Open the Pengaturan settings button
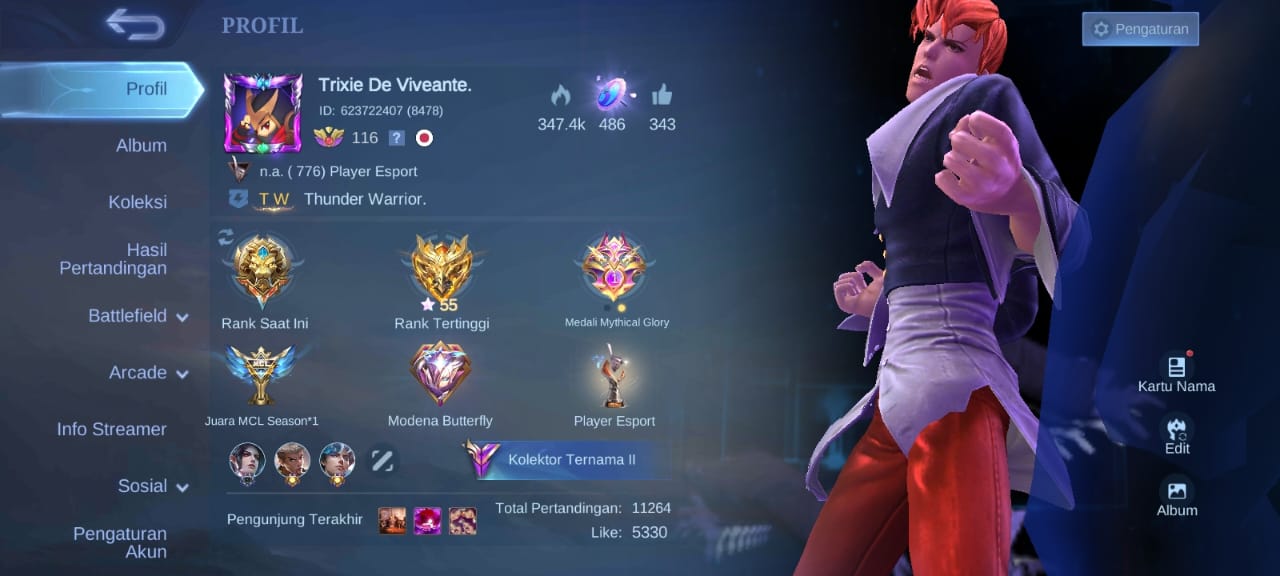 point(1140,29)
